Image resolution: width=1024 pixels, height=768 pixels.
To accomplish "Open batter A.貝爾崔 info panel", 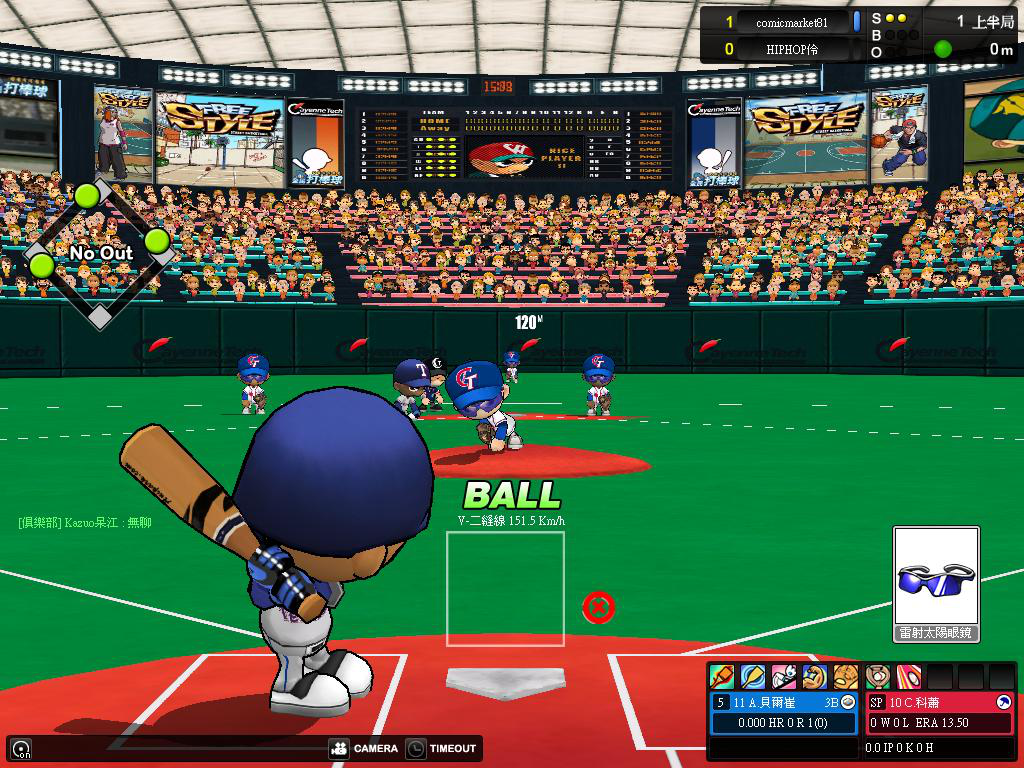I will click(784, 702).
